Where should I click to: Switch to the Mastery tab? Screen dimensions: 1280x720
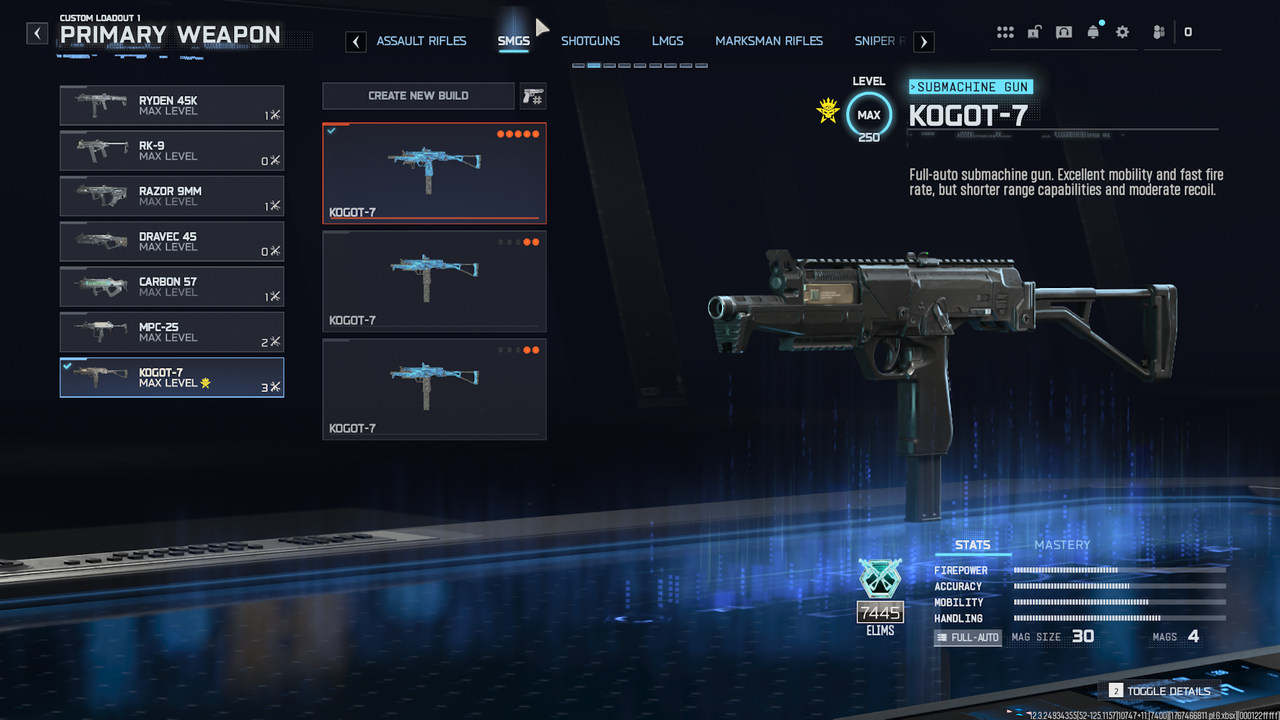point(1062,545)
